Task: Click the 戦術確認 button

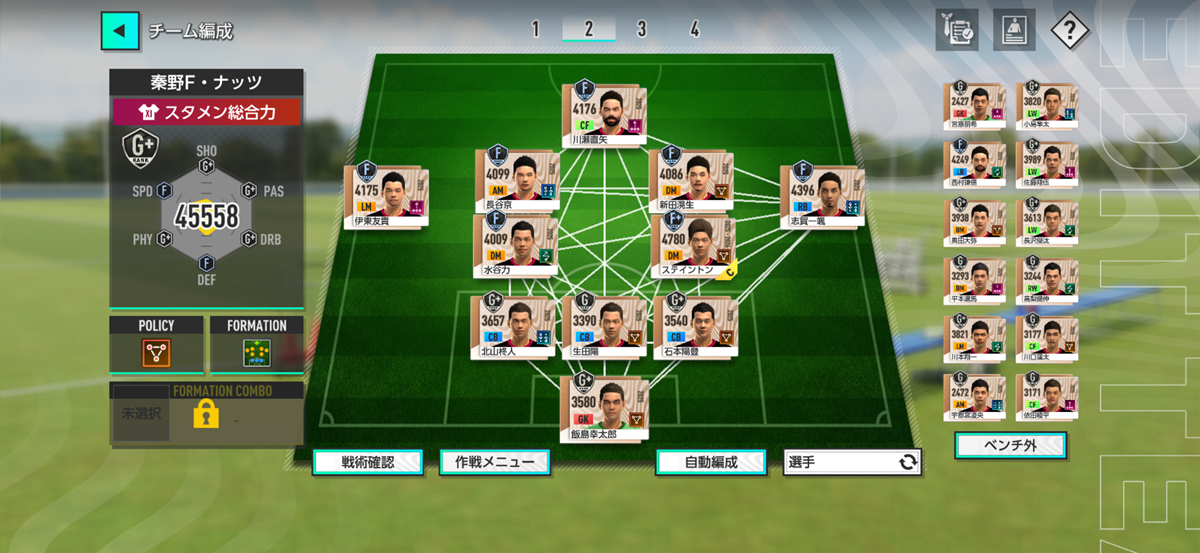Action: 367,462
